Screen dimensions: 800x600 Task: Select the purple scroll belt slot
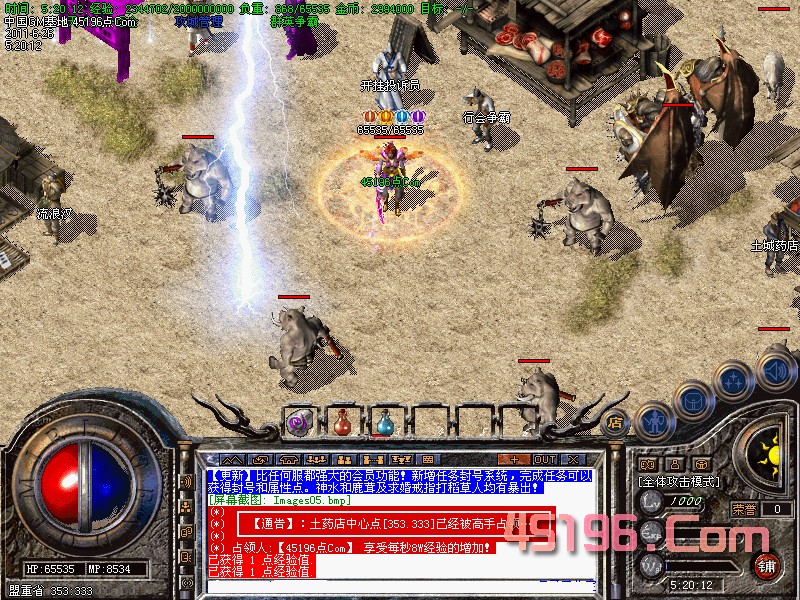click(x=299, y=422)
